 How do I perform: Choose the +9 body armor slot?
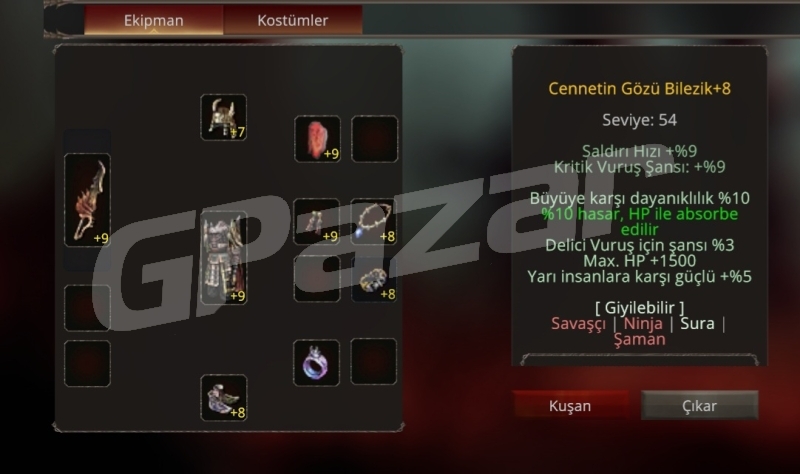(x=223, y=258)
